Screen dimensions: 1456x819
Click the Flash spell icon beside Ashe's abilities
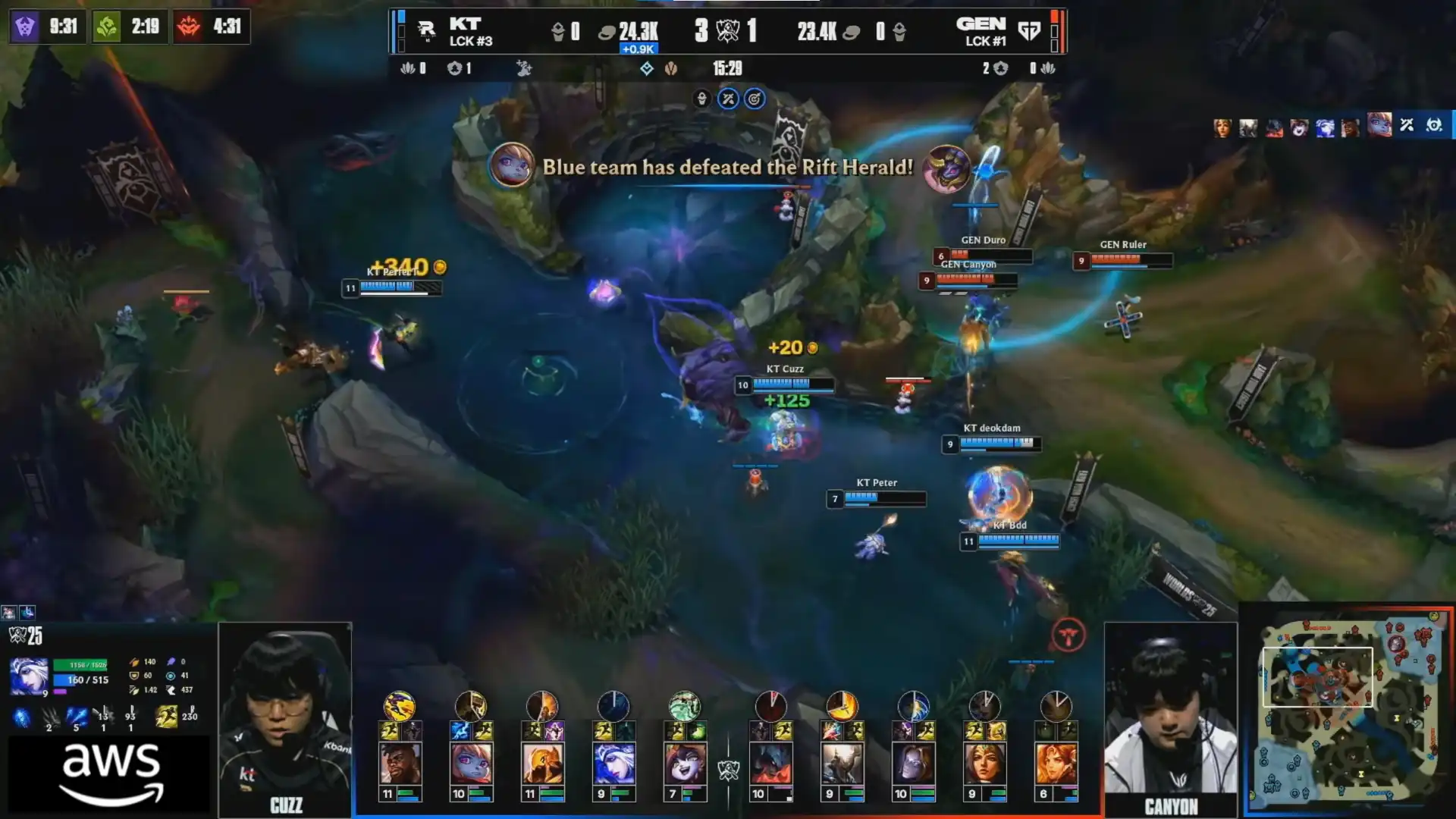tap(166, 714)
